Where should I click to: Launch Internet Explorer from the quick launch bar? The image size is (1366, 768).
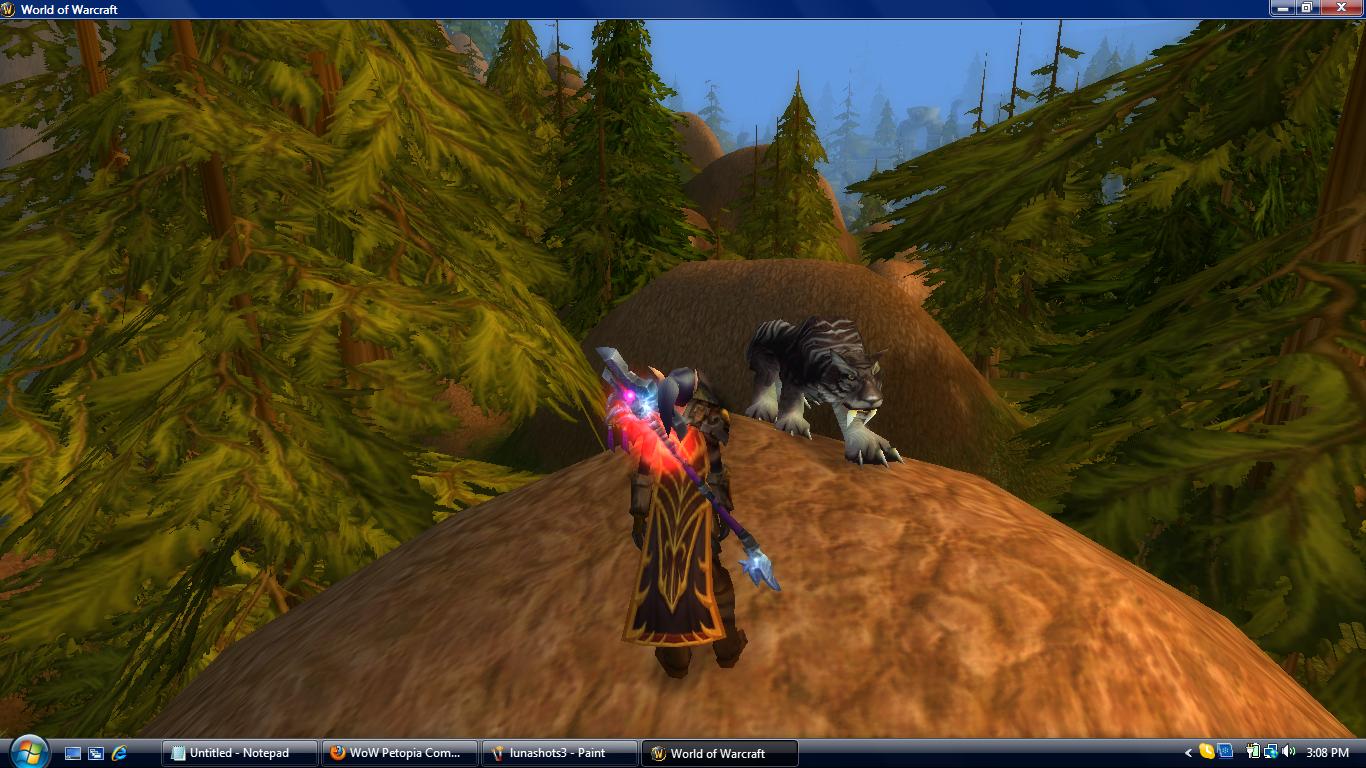(x=118, y=753)
